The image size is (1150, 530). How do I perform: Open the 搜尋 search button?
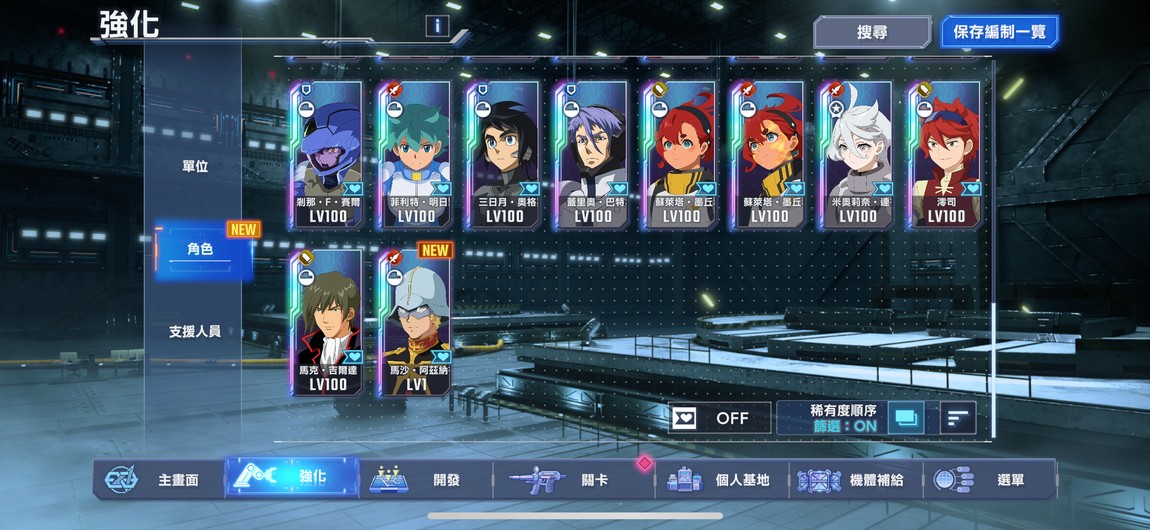pos(872,32)
